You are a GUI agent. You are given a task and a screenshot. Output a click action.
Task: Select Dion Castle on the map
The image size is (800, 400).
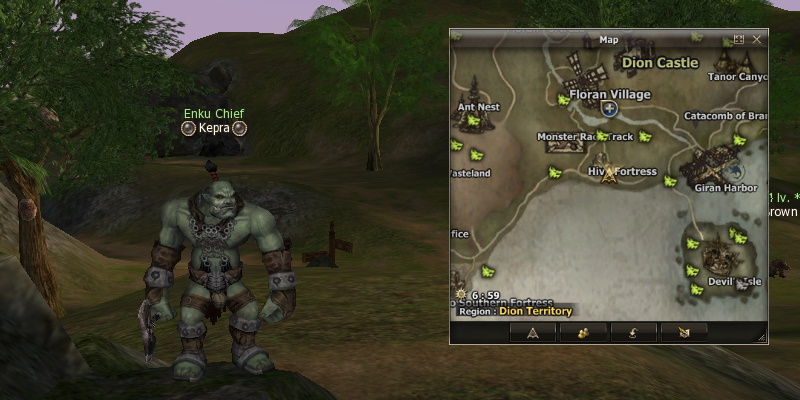click(x=659, y=63)
